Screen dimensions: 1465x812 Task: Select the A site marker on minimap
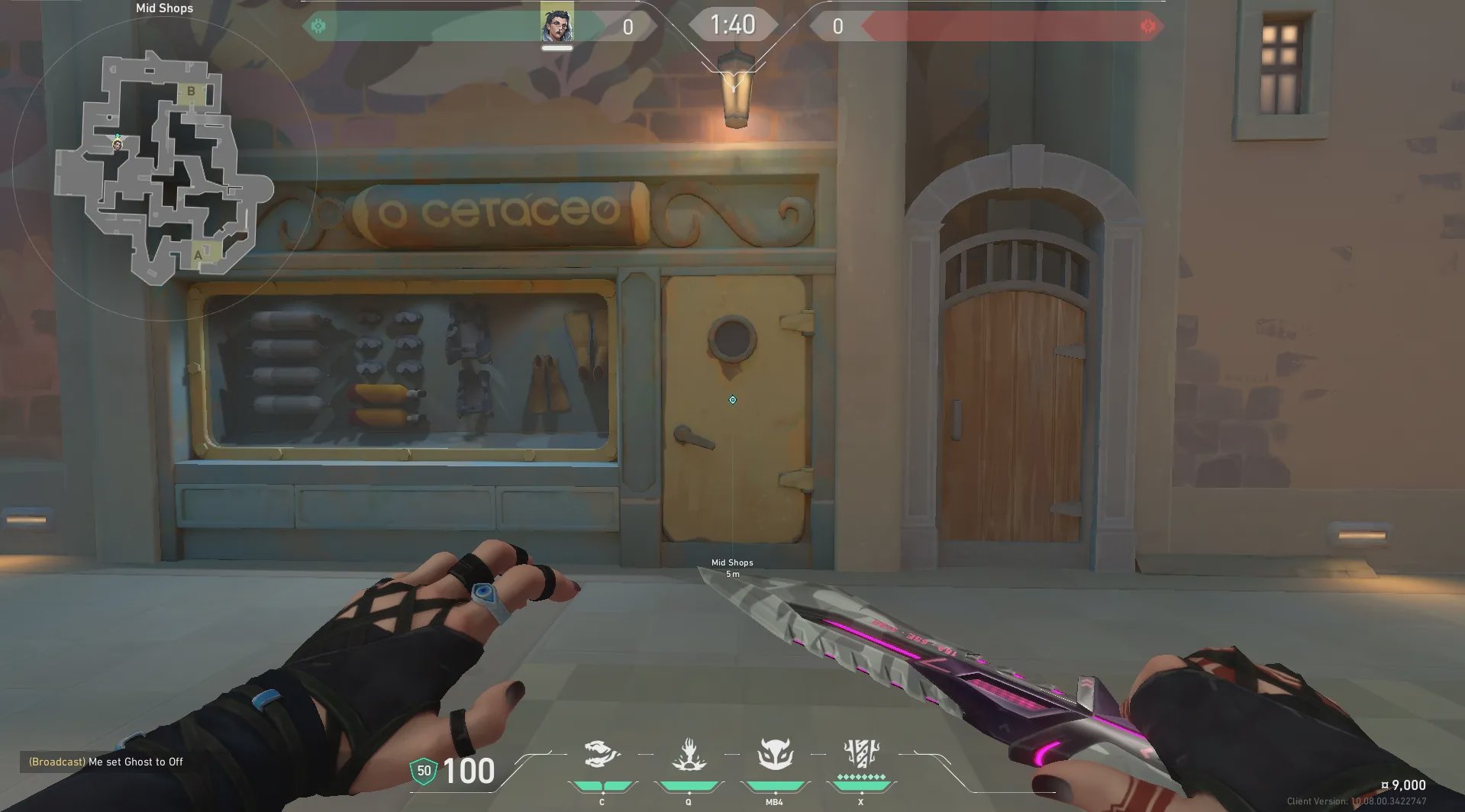(x=198, y=255)
